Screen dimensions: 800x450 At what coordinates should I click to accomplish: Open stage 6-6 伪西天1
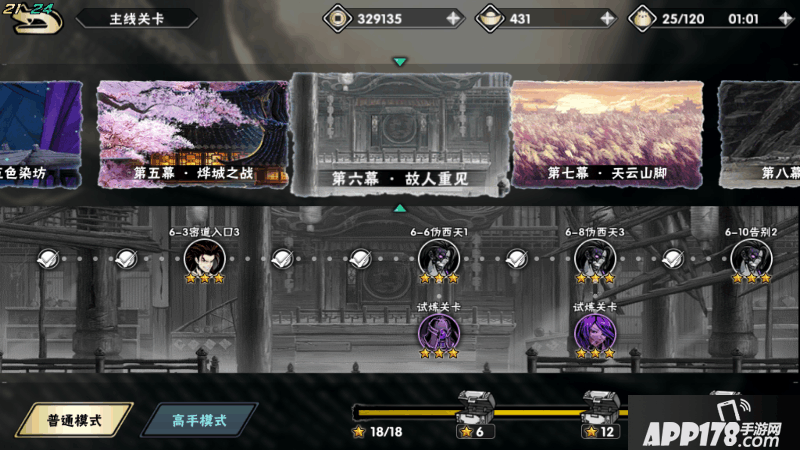(438, 258)
